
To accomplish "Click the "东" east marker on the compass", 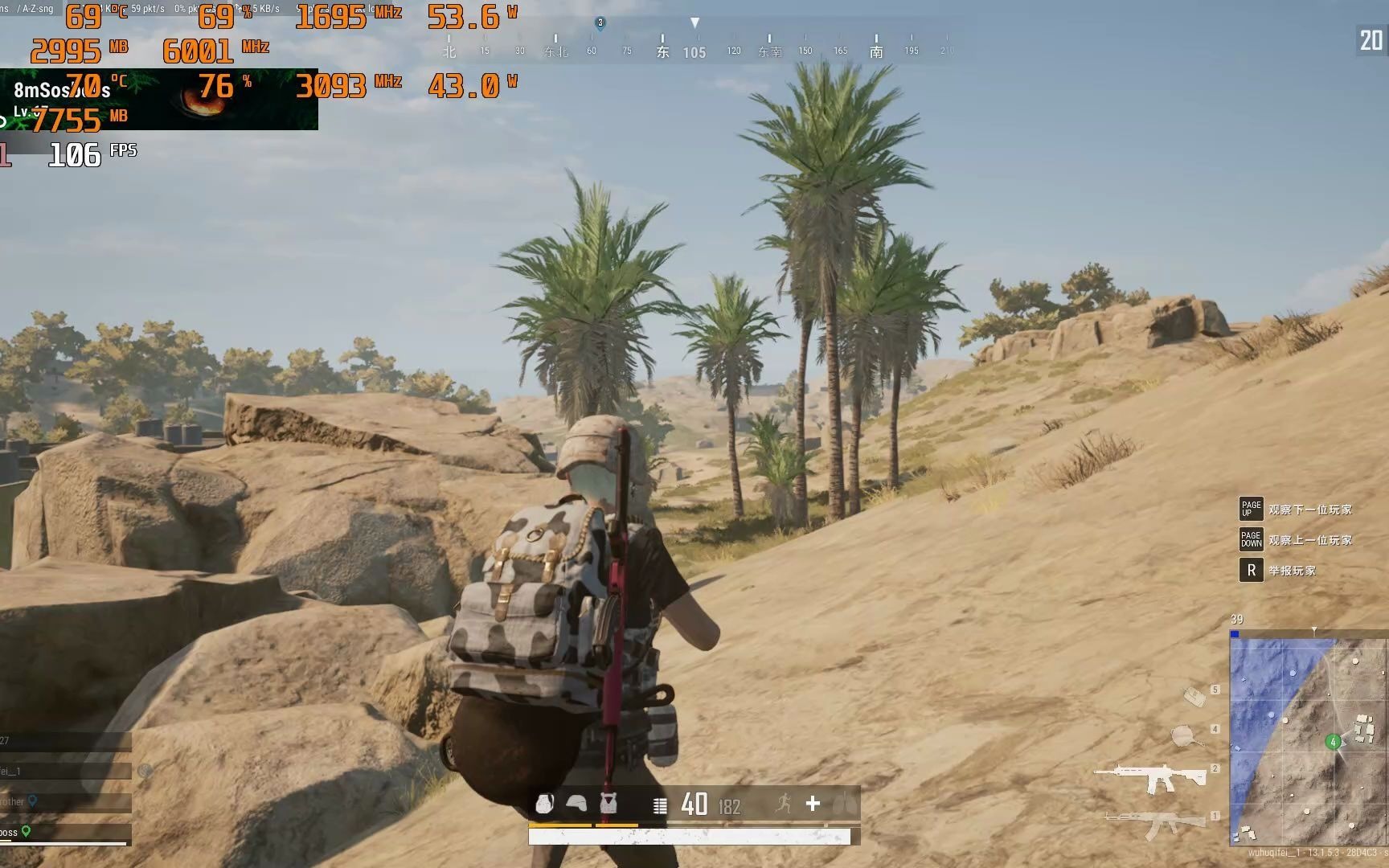I will 662,50.
